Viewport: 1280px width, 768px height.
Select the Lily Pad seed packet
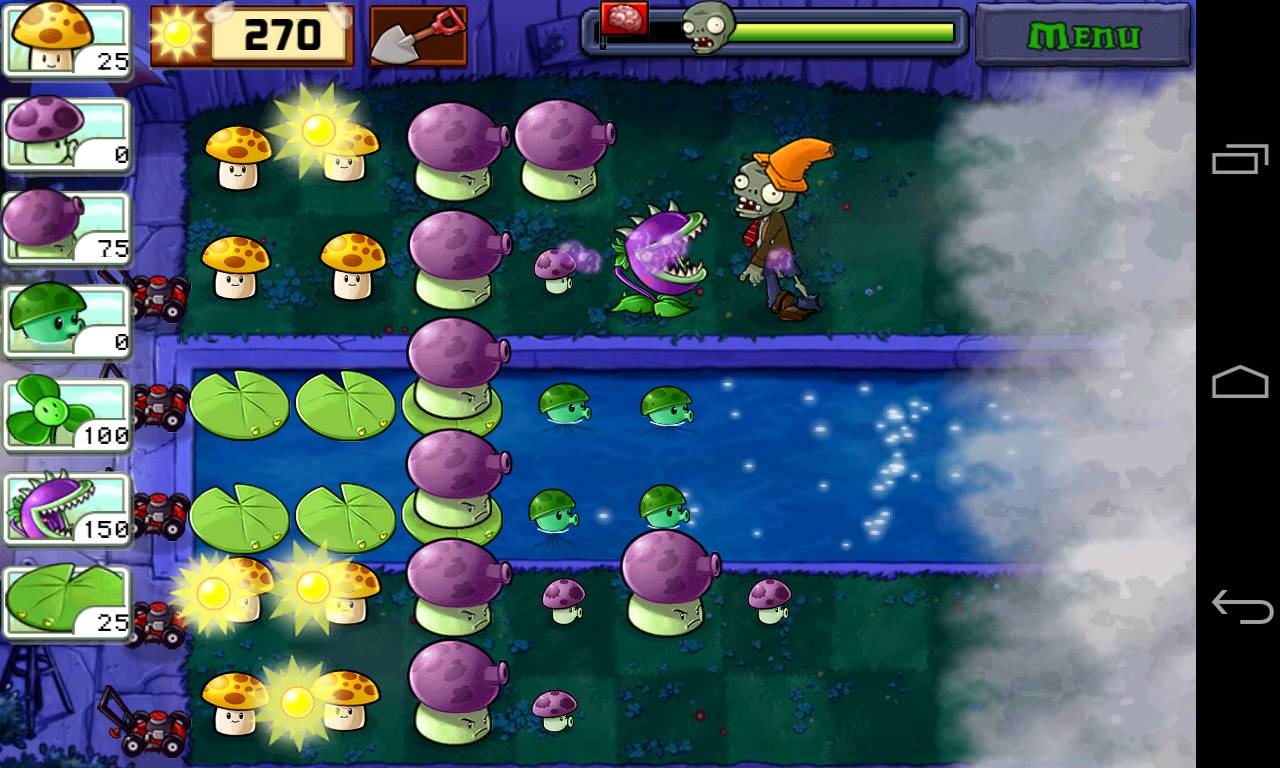(65, 600)
